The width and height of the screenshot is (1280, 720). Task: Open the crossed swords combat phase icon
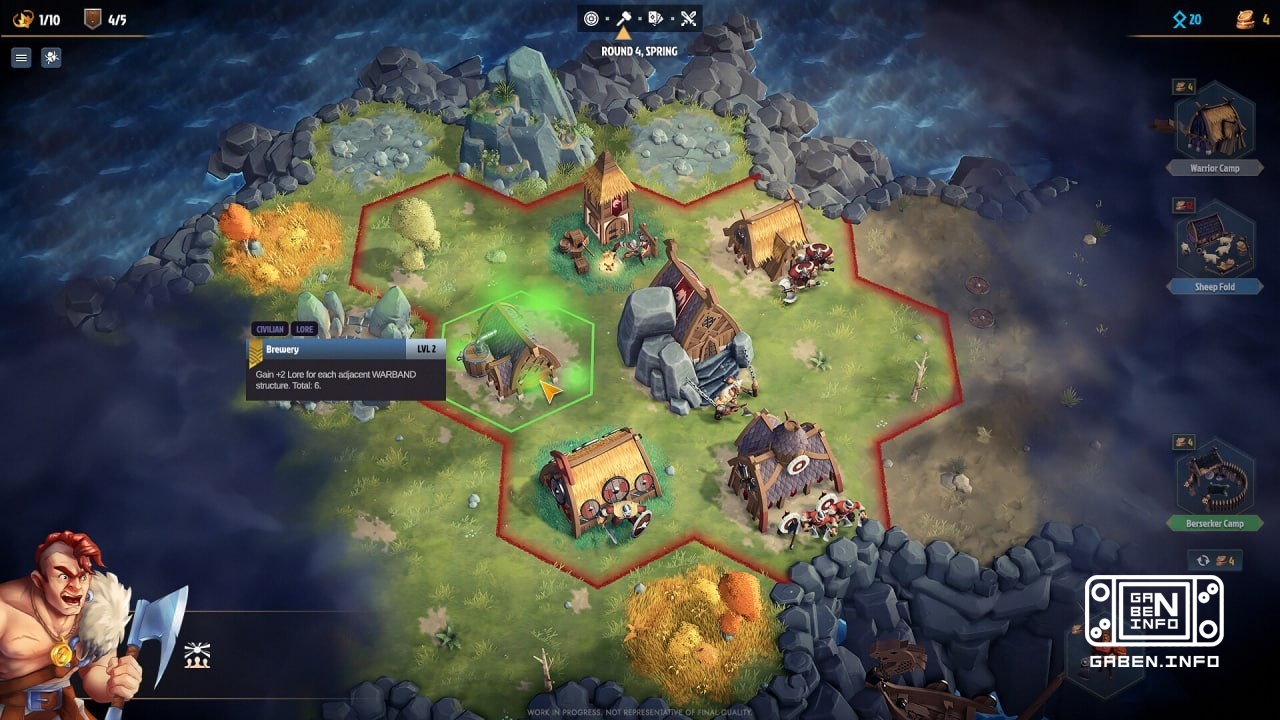(x=686, y=18)
